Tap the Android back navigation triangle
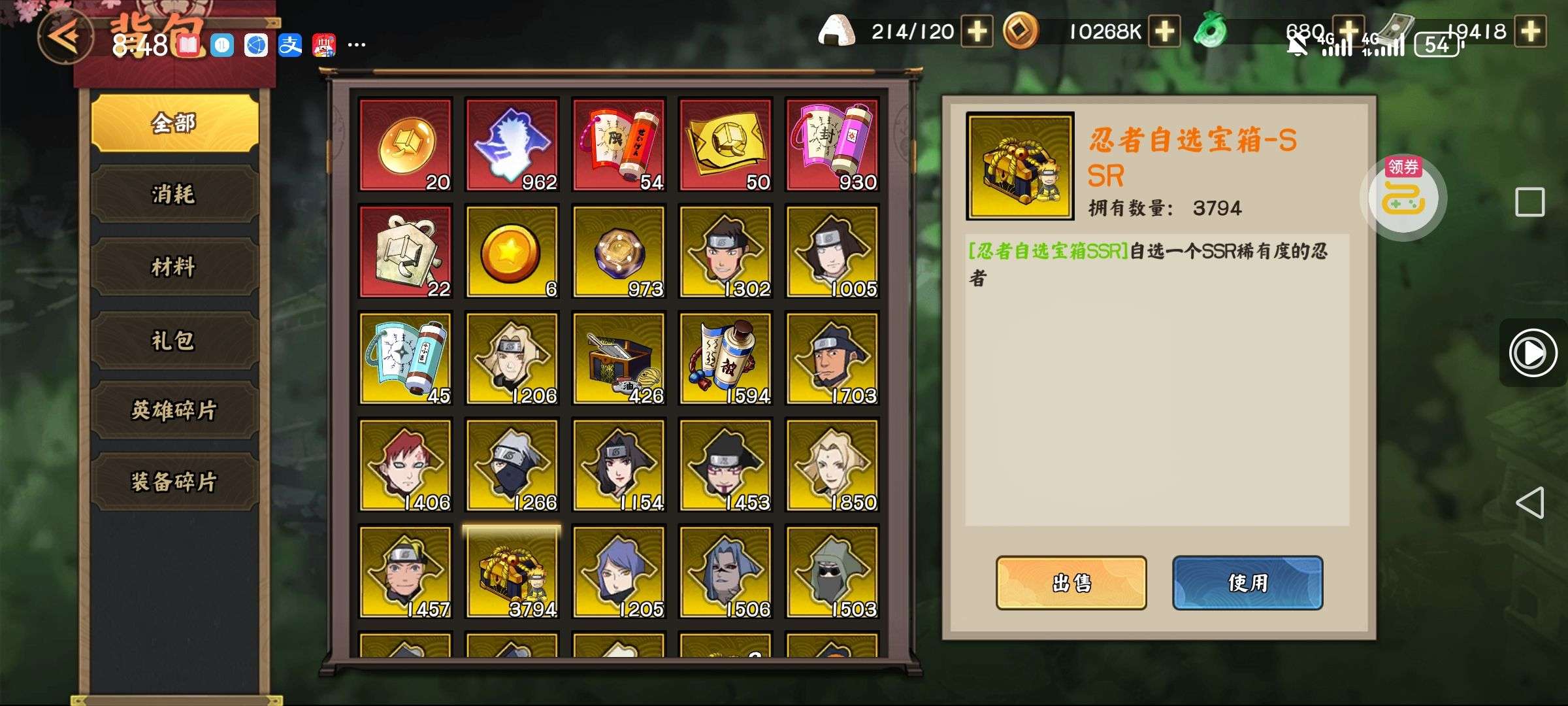 point(1530,503)
